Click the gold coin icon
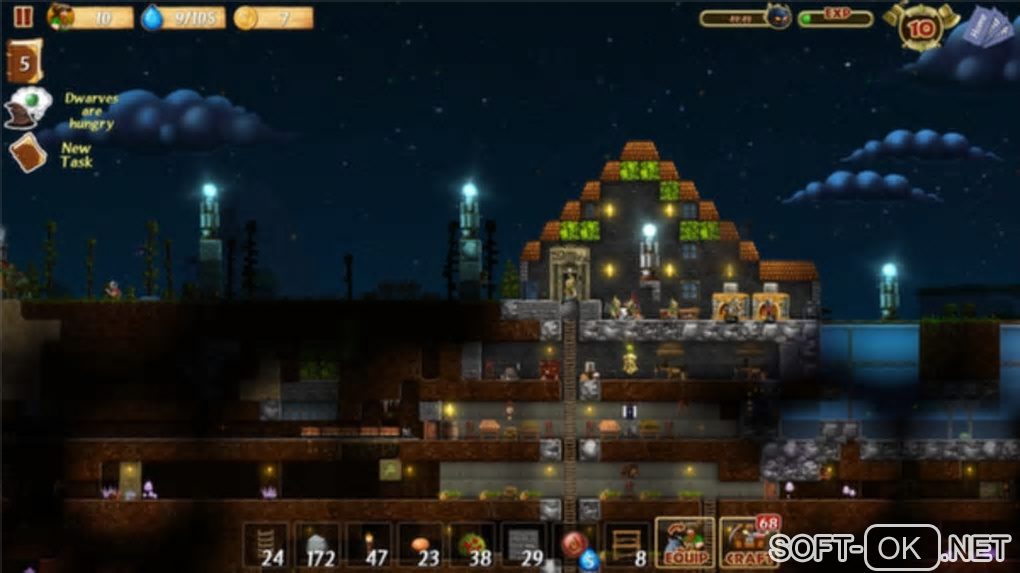The width and height of the screenshot is (1020, 573). pyautogui.click(x=245, y=18)
